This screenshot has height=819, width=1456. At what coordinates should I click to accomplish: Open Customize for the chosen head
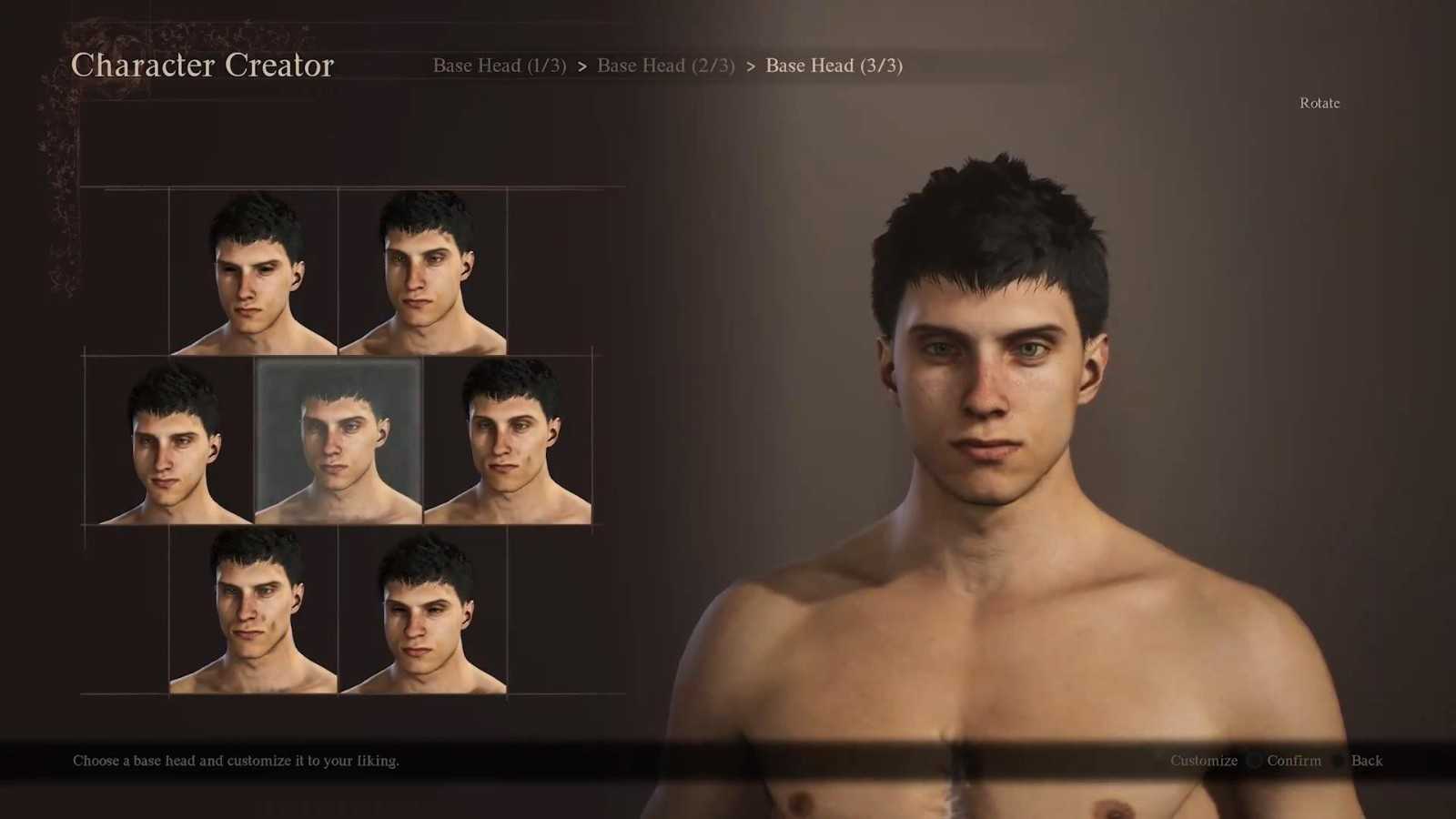[1203, 761]
